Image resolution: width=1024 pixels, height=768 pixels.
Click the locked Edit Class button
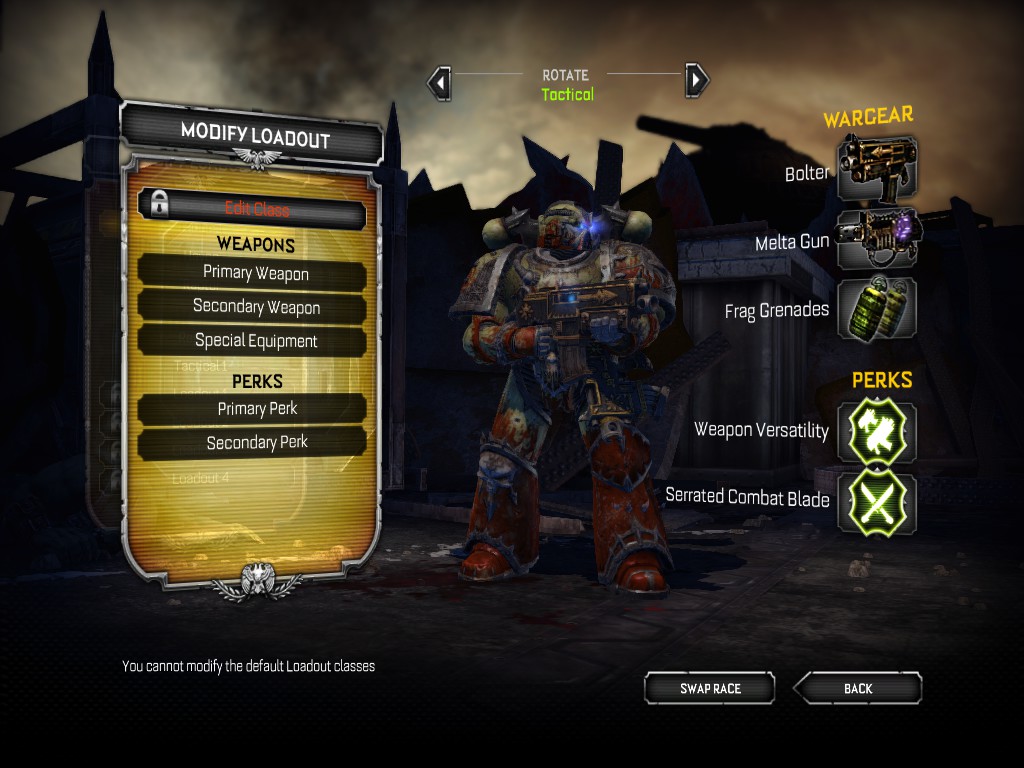click(x=252, y=209)
